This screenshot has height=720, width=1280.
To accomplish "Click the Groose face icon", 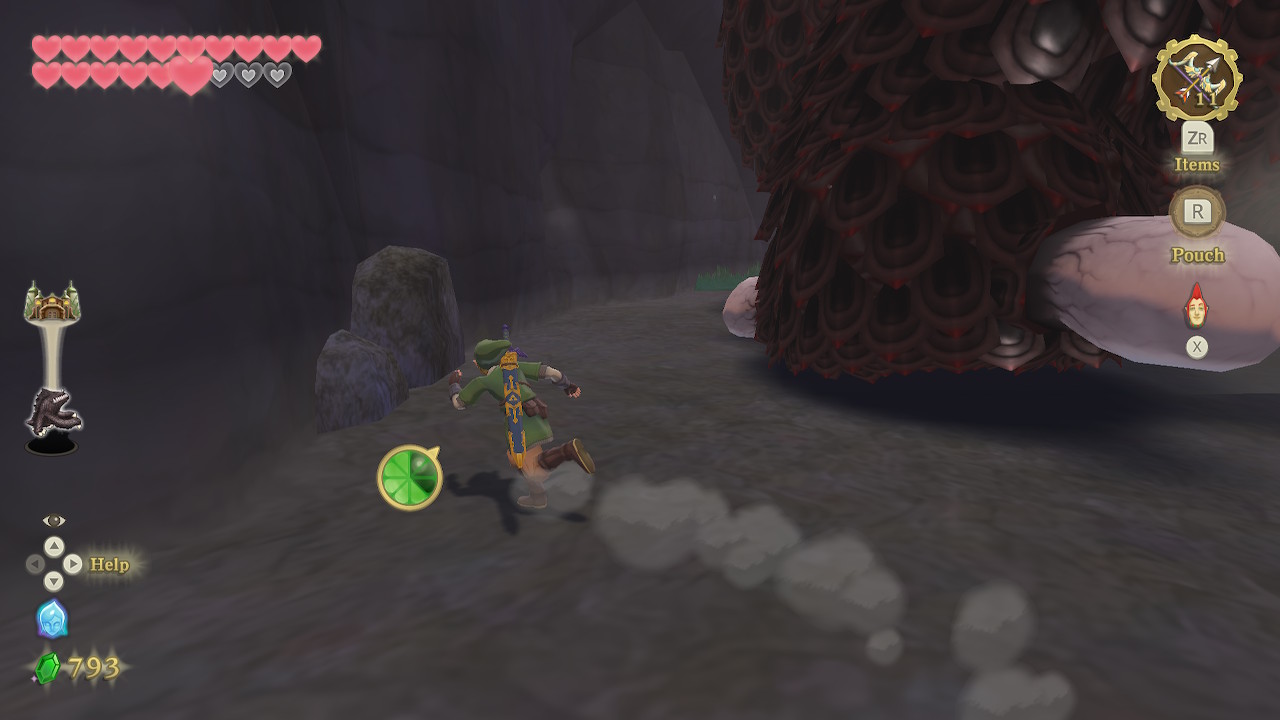I will [x=1196, y=307].
